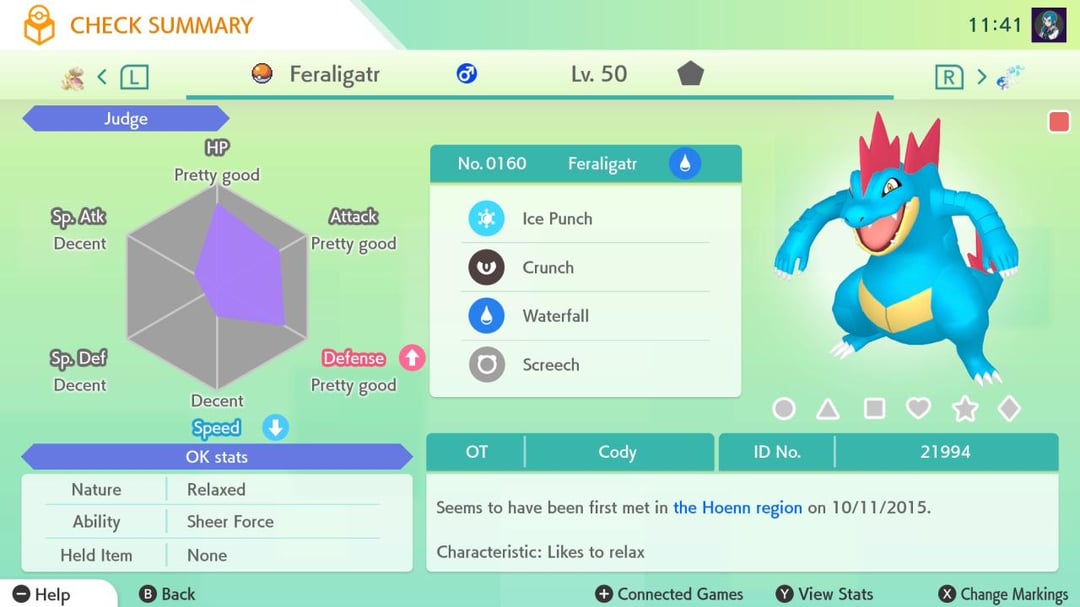Image resolution: width=1080 pixels, height=607 pixels.
Task: Advance to the next Pokémon arrow
Action: (x=981, y=77)
